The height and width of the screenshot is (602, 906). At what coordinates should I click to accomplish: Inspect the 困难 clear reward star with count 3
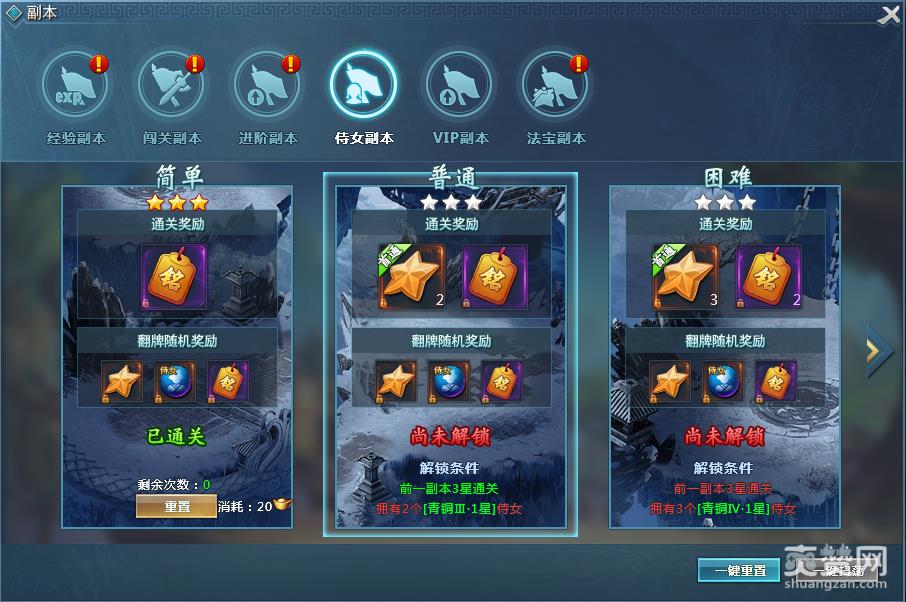685,275
